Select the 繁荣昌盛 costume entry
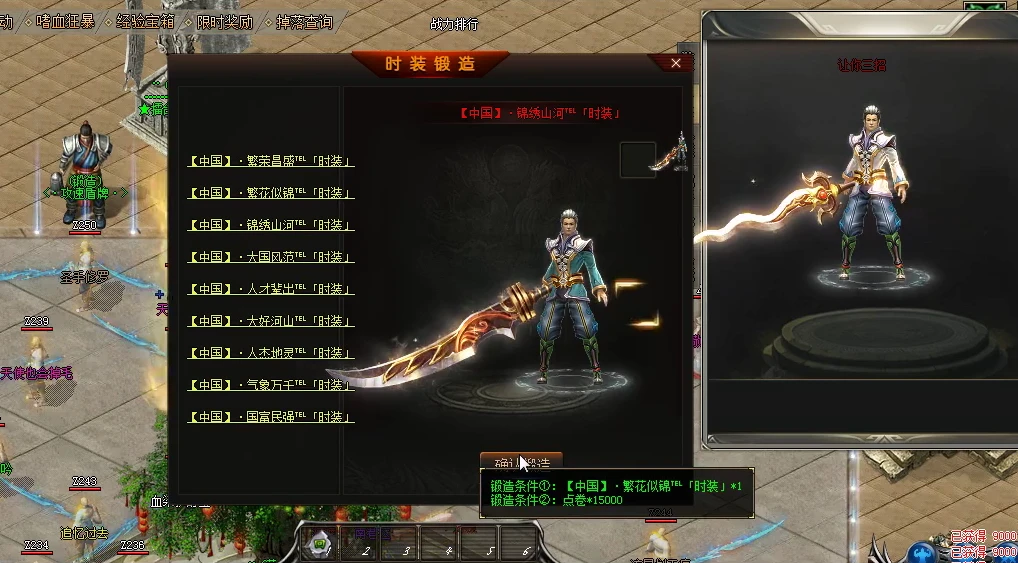The image size is (1018, 563). tap(270, 161)
